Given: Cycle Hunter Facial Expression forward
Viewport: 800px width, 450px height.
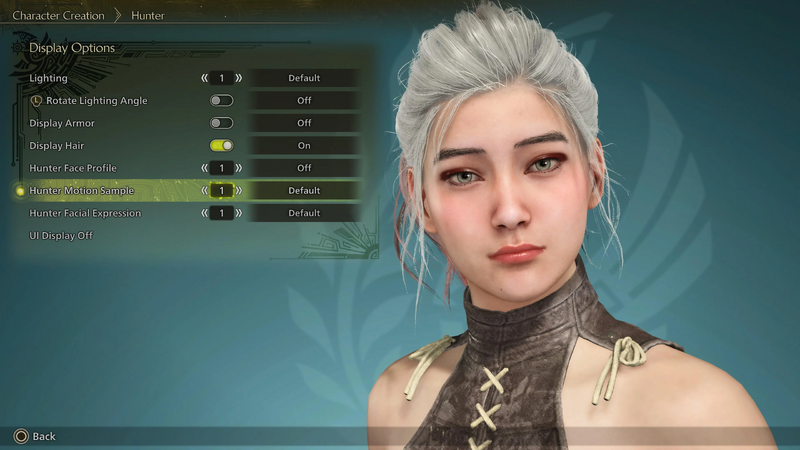Looking at the screenshot, I should (x=238, y=213).
